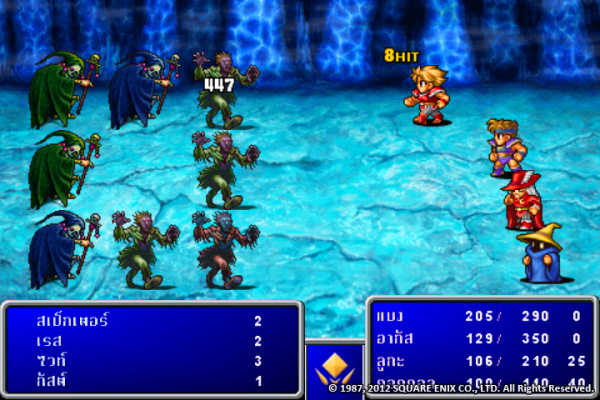Choose the เรส enemy row
Viewport: 600px width, 400px height.
pos(150,341)
